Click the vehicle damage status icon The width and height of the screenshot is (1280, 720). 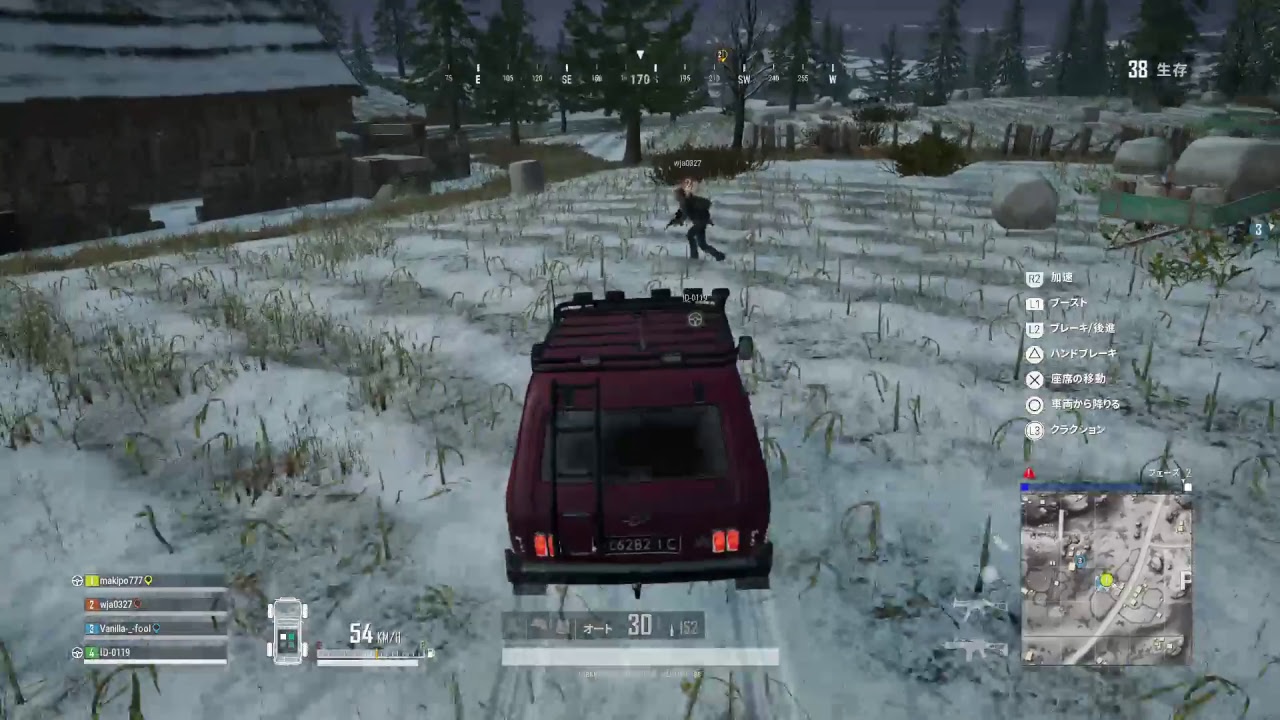coord(288,630)
